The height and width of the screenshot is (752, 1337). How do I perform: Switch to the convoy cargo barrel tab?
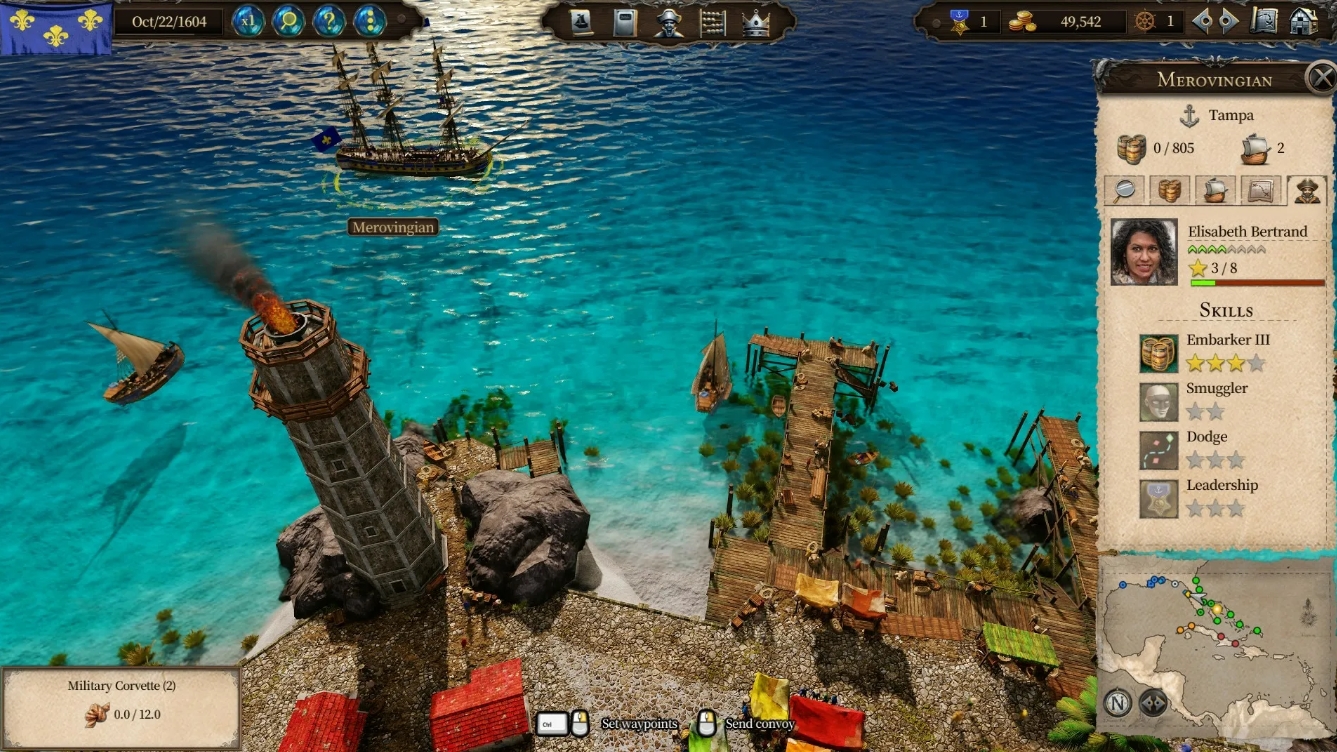click(1170, 190)
